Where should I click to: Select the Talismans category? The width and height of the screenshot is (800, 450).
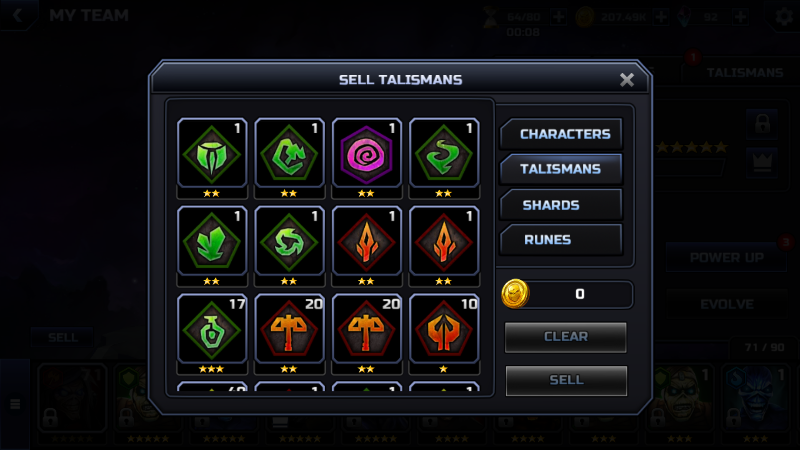562,169
